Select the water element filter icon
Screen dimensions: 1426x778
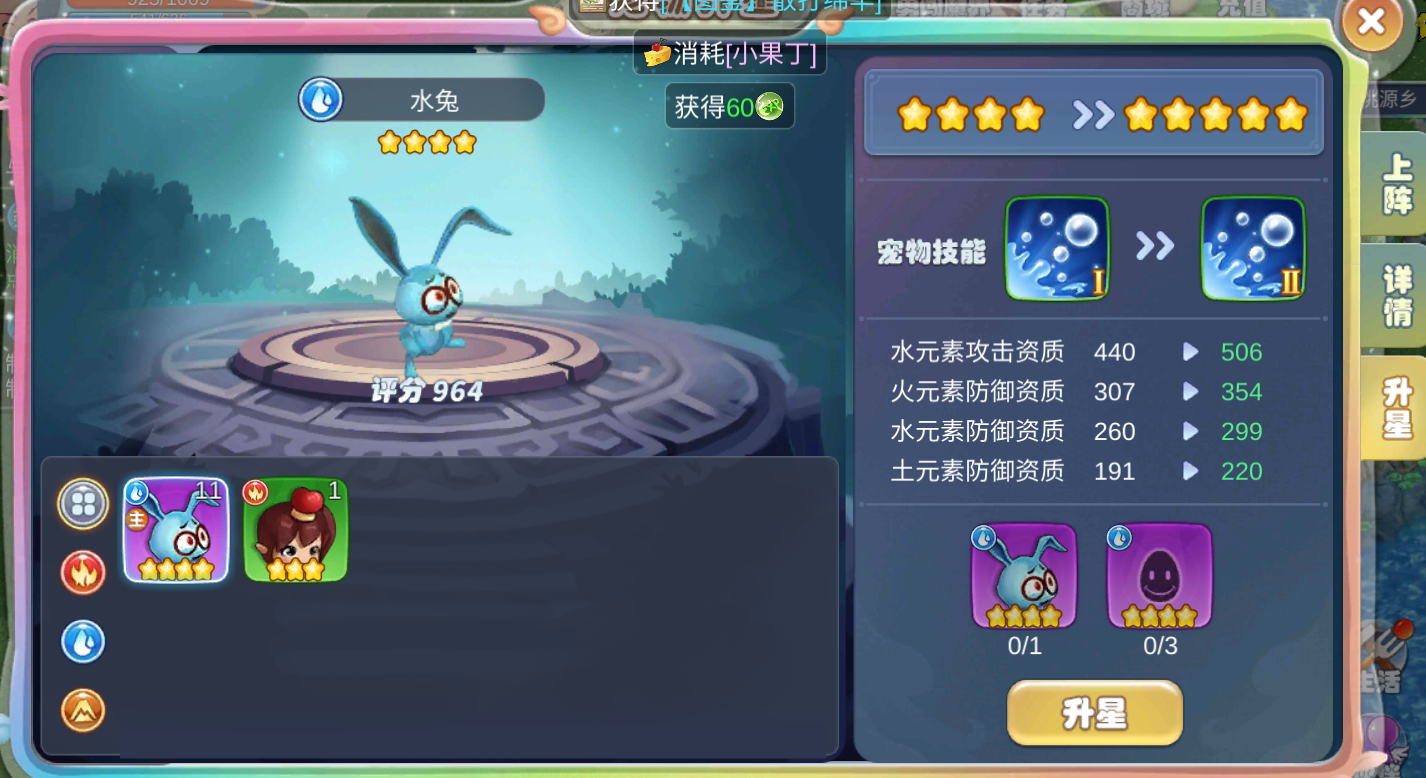coord(83,642)
